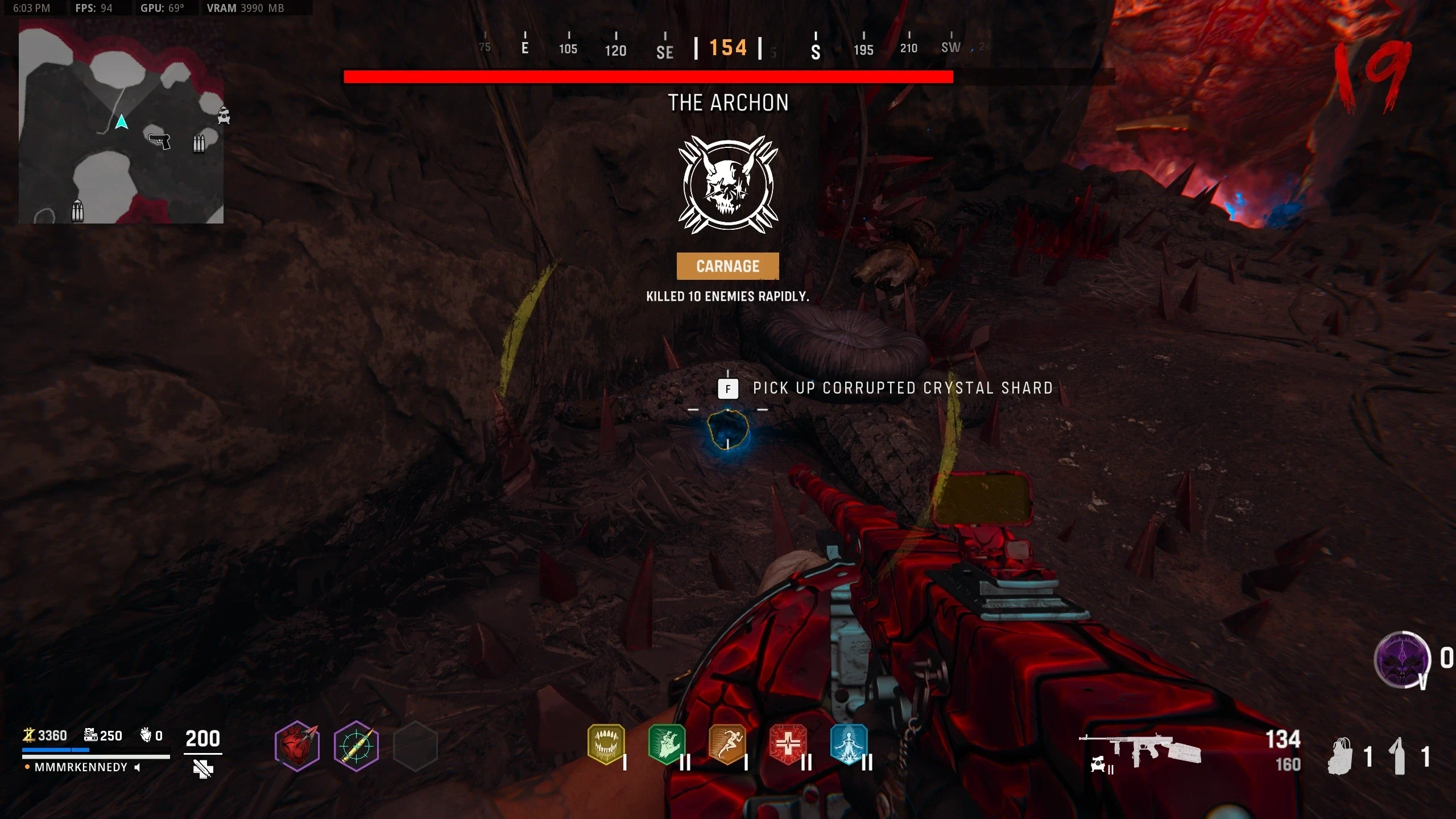Click the Molotov cocktail equipment icon
This screenshot has height=819, width=1456.
pyautogui.click(x=1400, y=756)
